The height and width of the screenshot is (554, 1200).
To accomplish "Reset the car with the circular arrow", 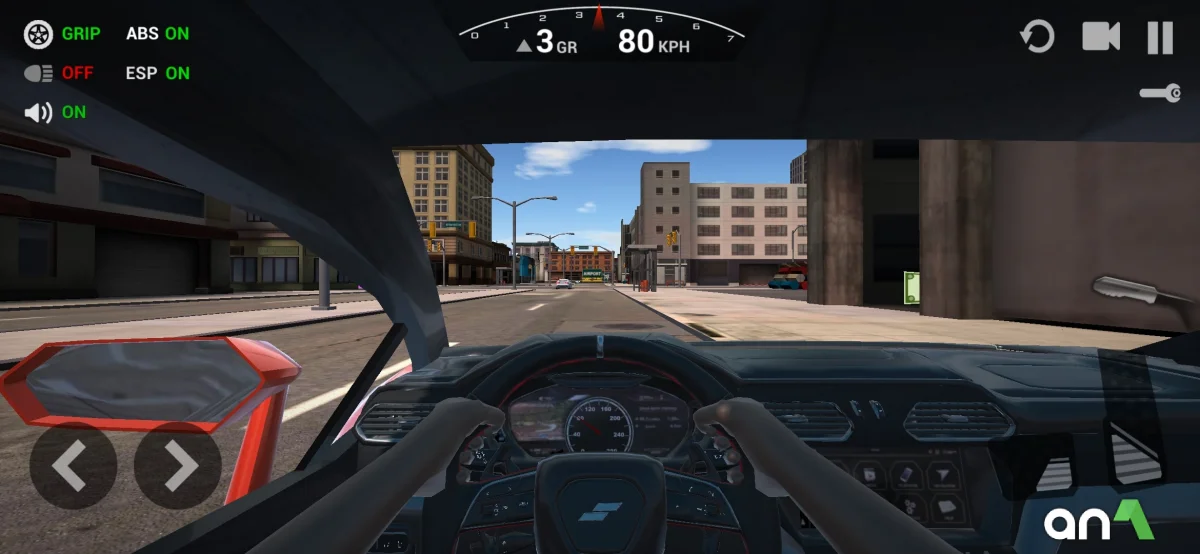I will point(1037,38).
